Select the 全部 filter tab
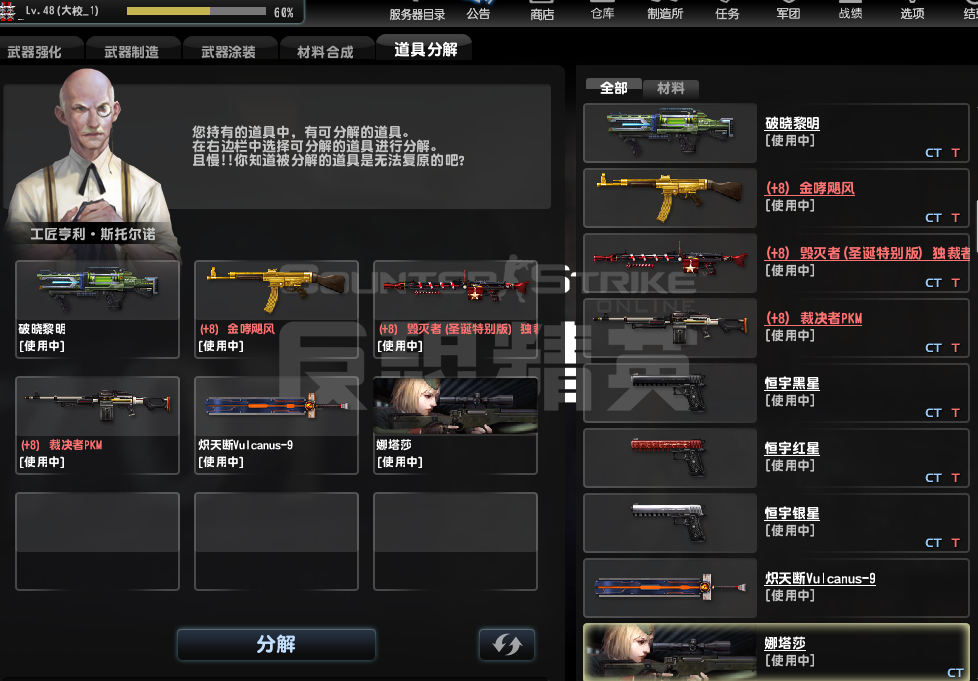 tap(613, 88)
